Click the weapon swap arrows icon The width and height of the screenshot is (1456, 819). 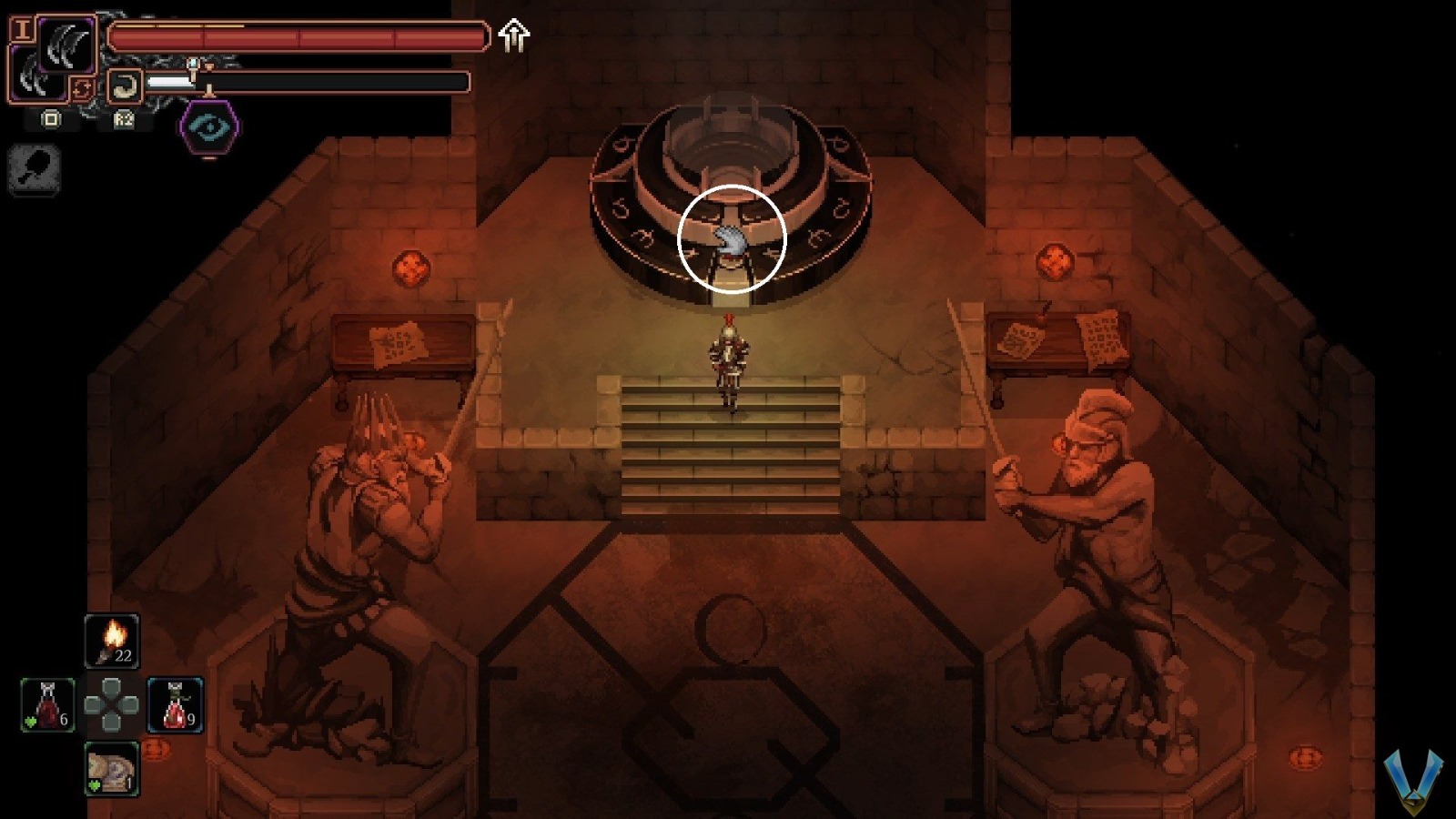82,89
